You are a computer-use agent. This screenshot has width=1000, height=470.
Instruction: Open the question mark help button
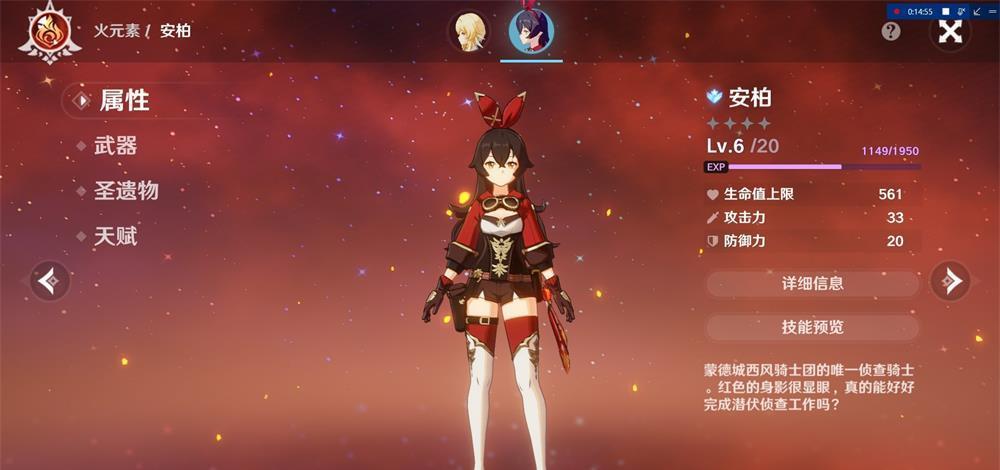coord(891,31)
